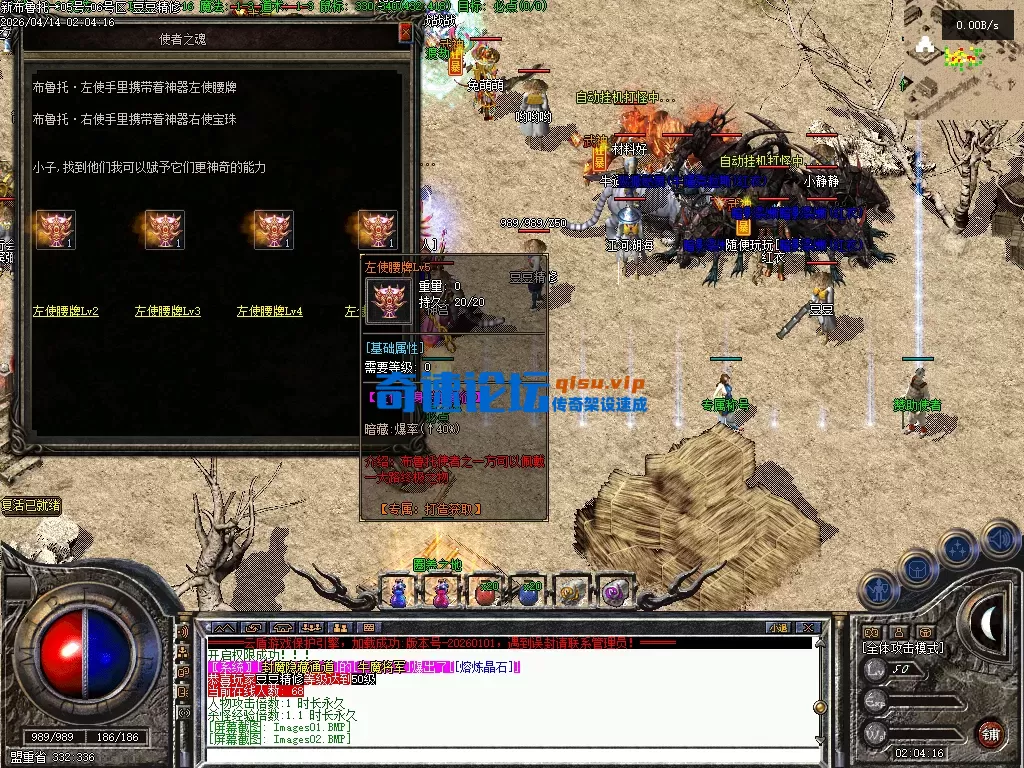The width and height of the screenshot is (1024, 768).
Task: Click the 小退 logout button on chat bar
Action: point(778,628)
